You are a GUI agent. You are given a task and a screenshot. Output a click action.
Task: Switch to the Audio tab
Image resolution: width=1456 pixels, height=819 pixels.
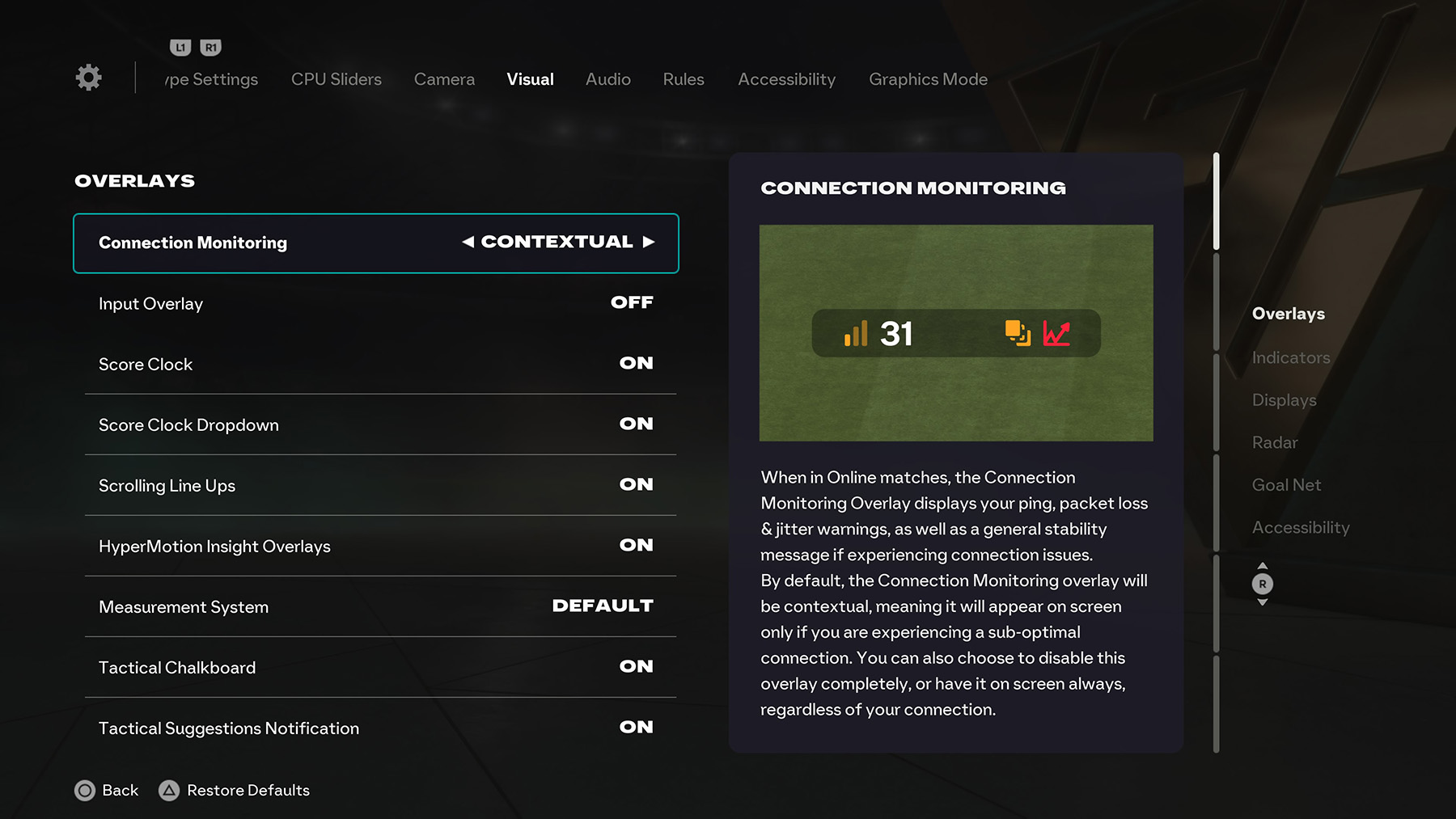[607, 79]
